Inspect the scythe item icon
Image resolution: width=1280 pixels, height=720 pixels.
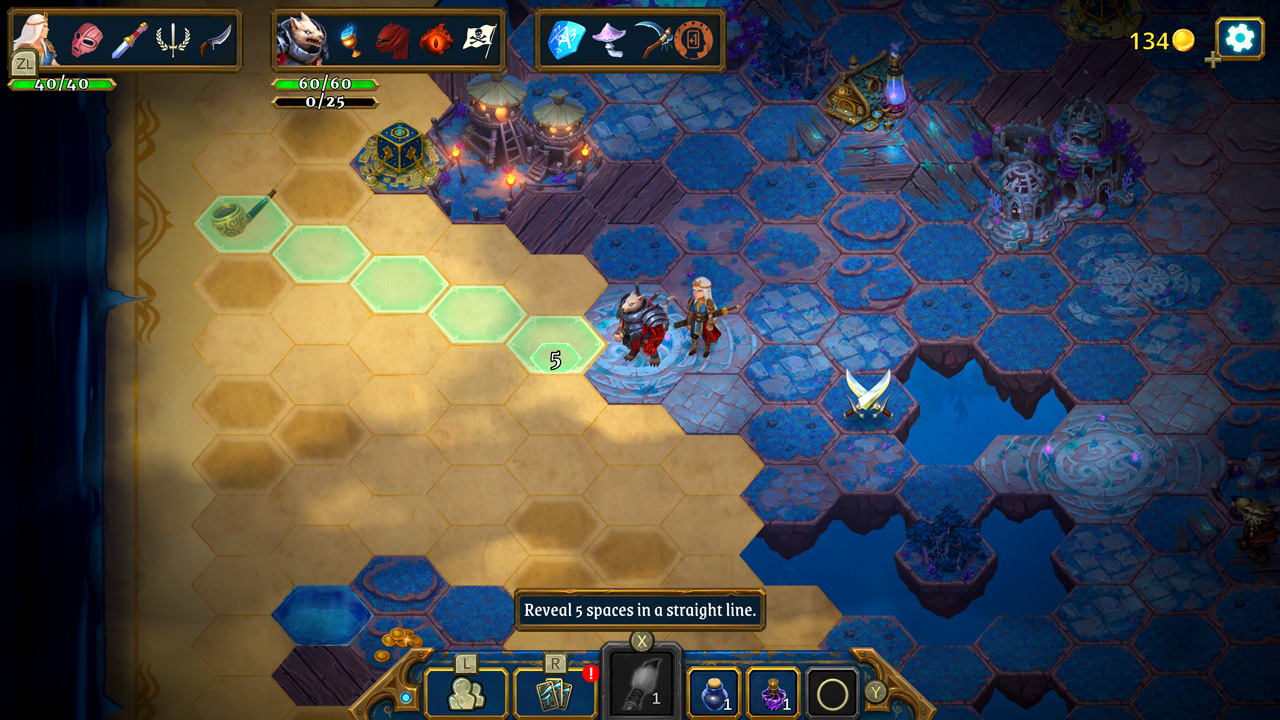(x=651, y=41)
